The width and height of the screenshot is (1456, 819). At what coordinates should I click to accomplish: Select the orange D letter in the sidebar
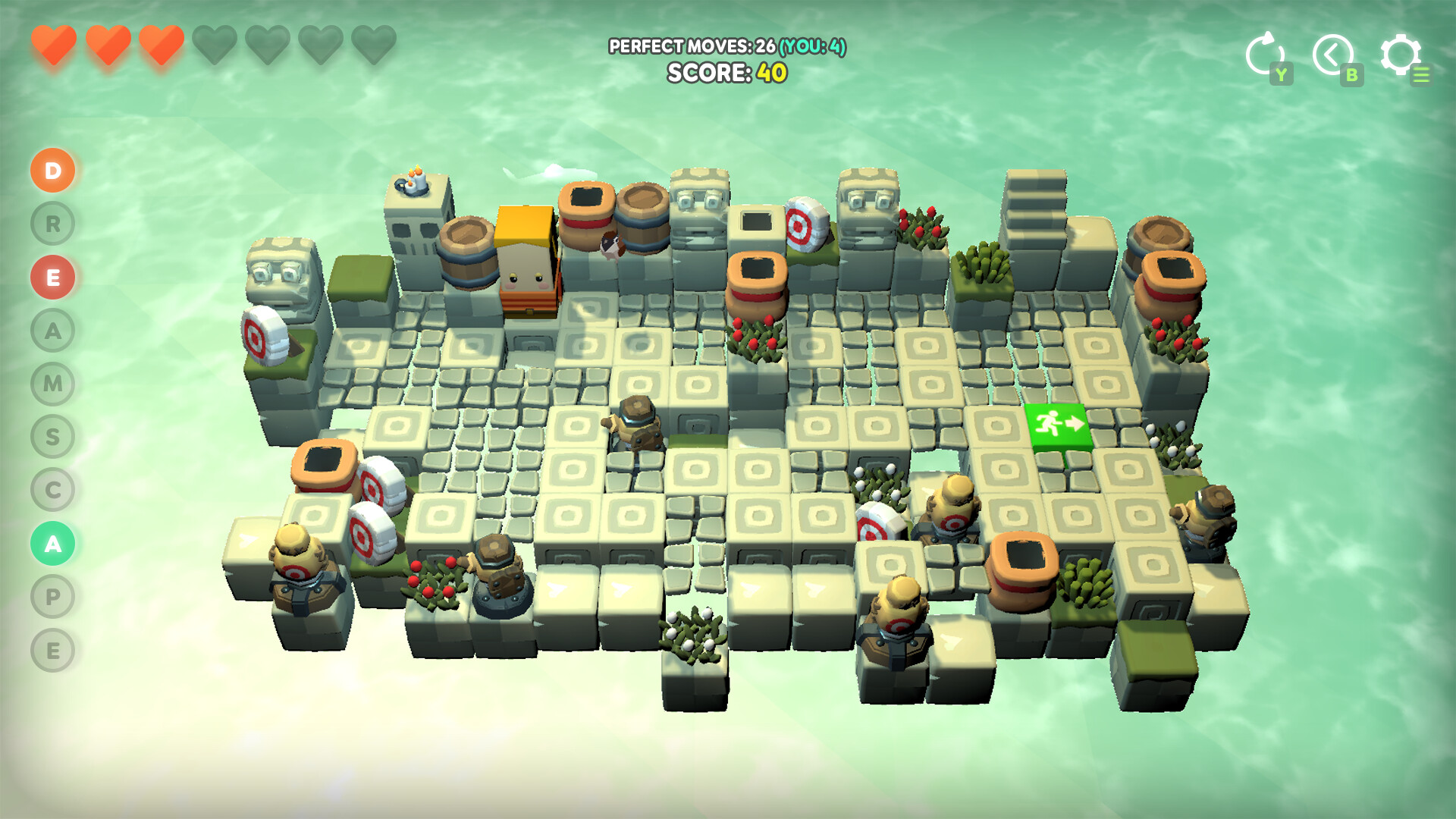pos(52,171)
